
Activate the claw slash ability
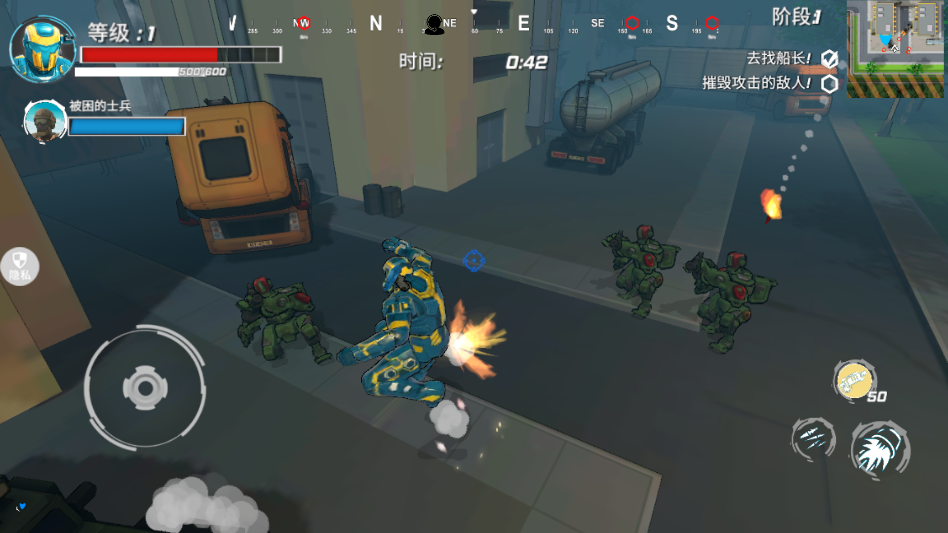[x=813, y=438]
